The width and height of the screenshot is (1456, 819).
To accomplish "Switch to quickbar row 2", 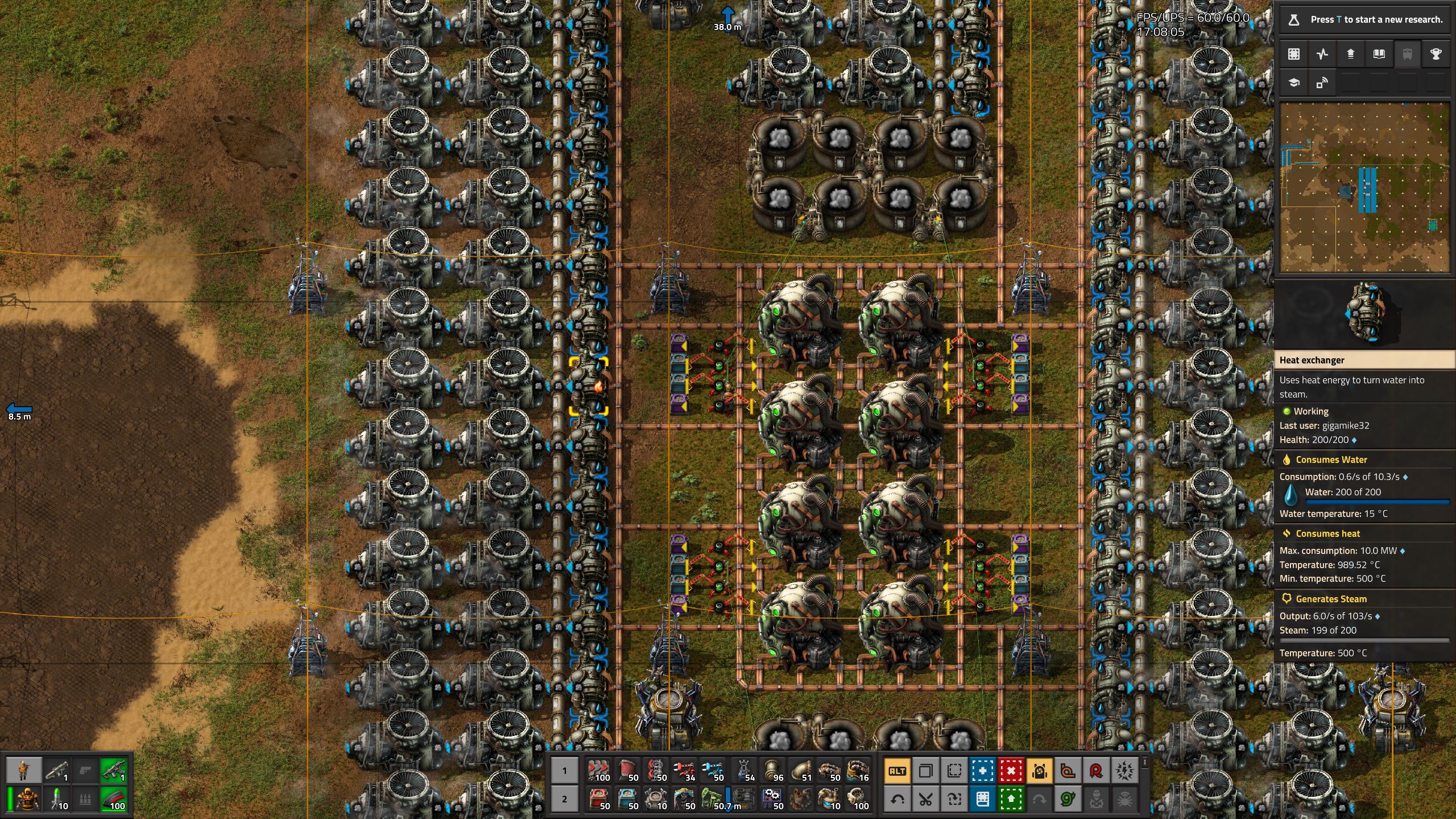I will click(x=566, y=800).
